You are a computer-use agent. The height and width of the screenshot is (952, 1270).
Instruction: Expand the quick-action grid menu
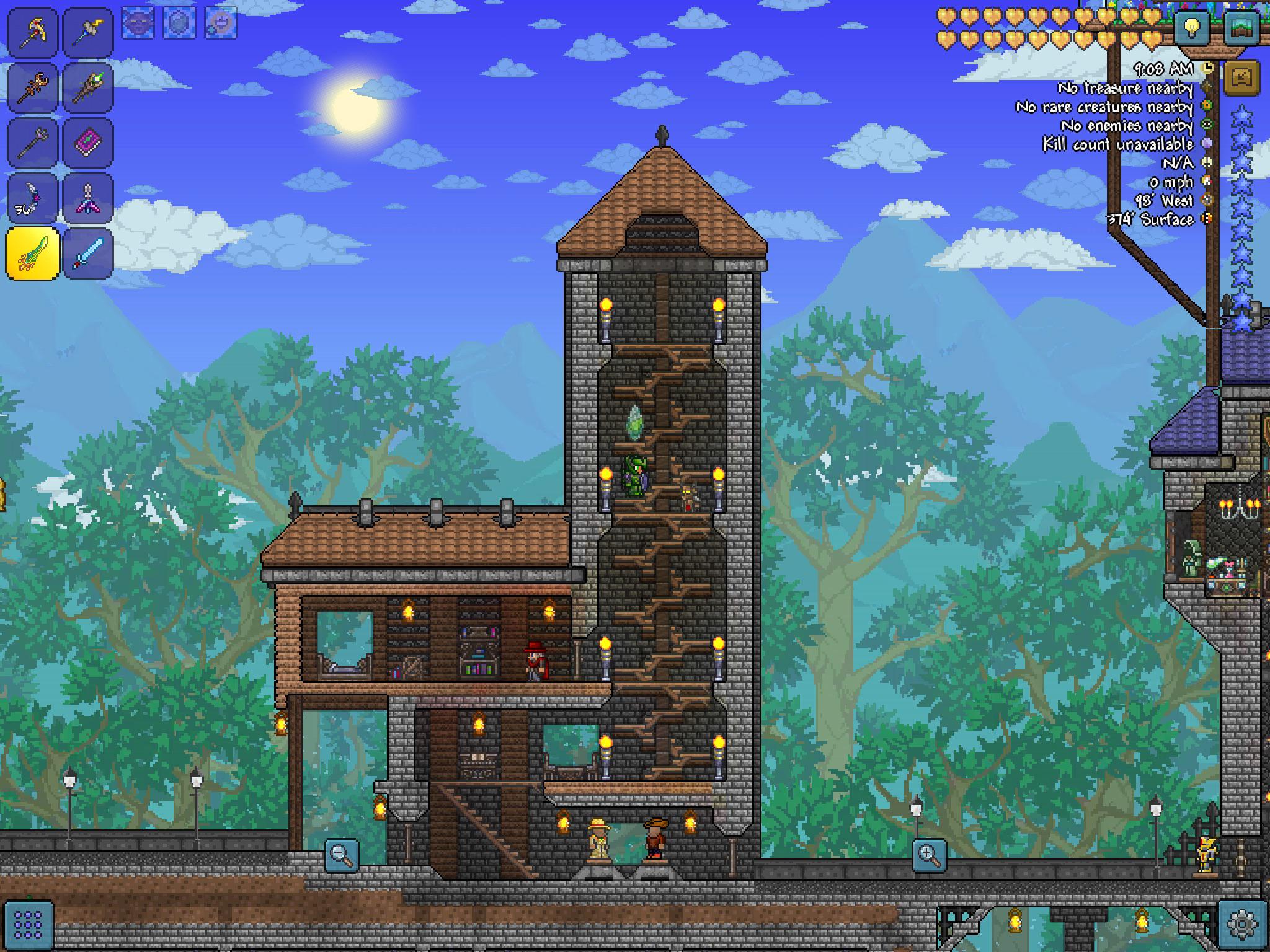point(28,926)
